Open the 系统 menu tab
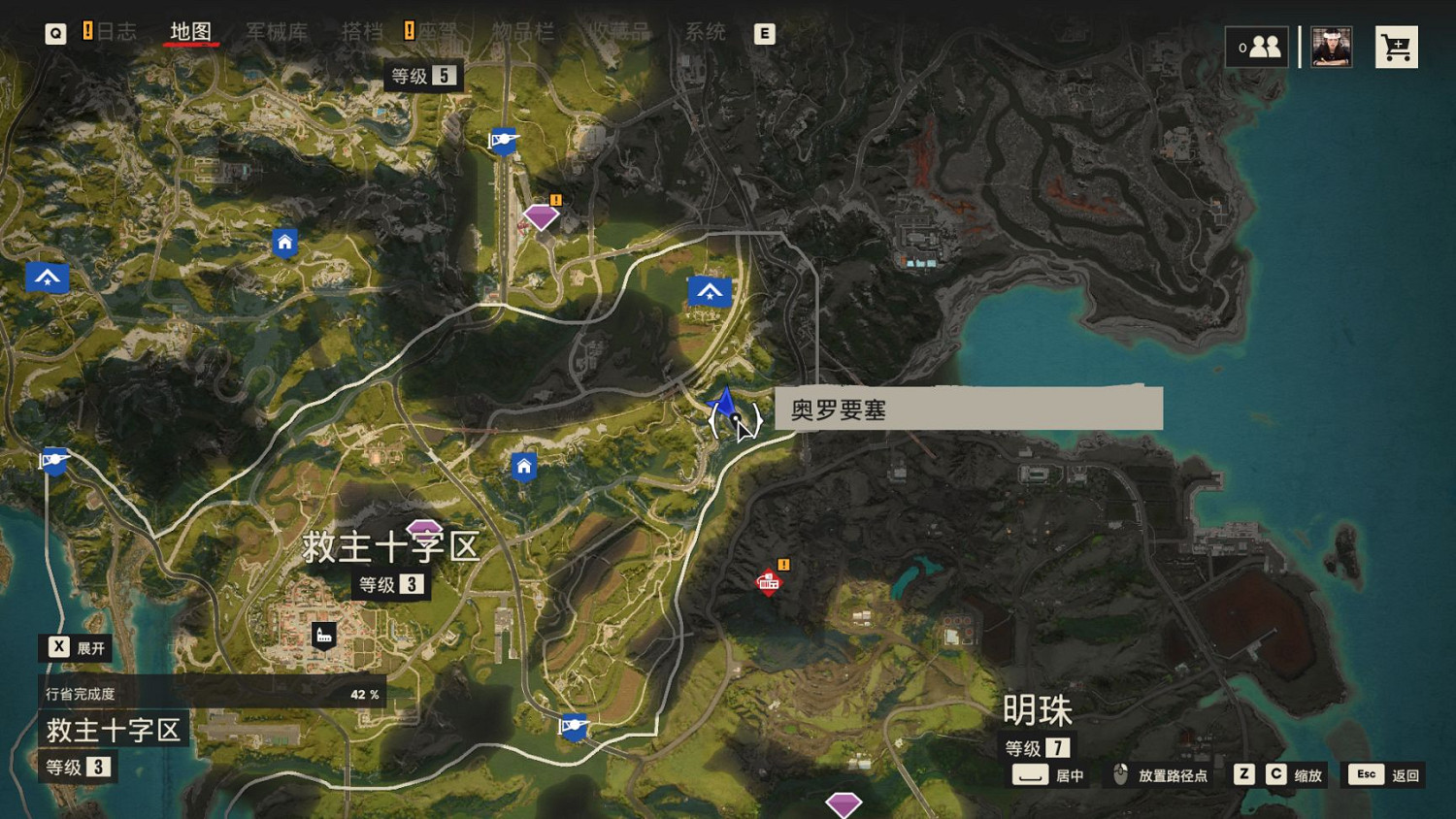This screenshot has width=1456, height=819. (x=707, y=32)
